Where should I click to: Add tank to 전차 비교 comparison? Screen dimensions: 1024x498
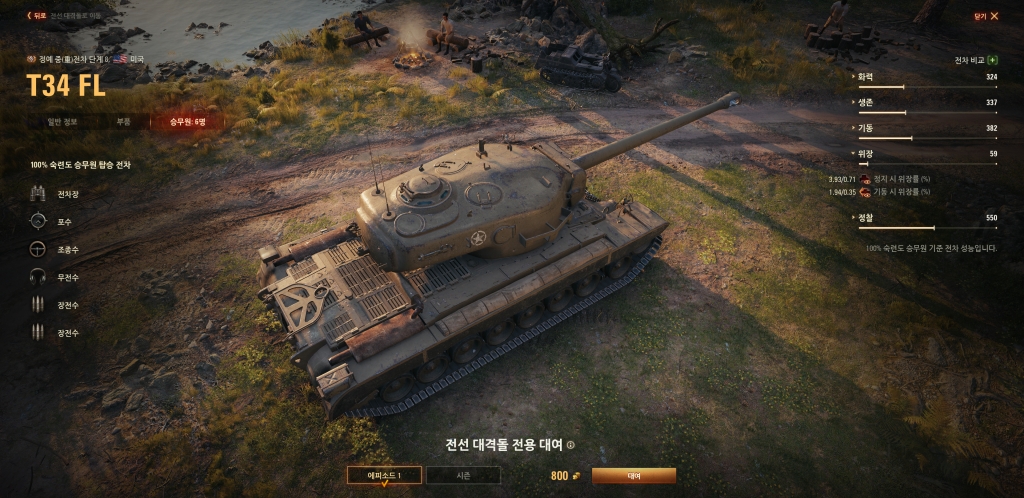click(x=991, y=60)
